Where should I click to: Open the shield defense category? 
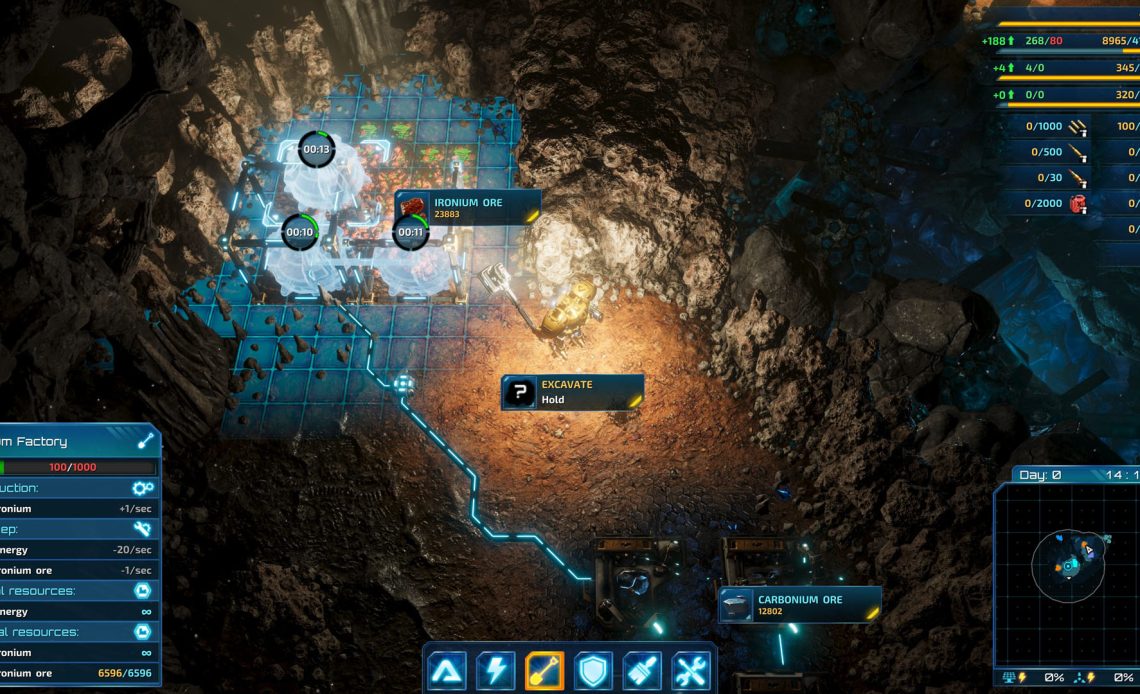click(594, 671)
